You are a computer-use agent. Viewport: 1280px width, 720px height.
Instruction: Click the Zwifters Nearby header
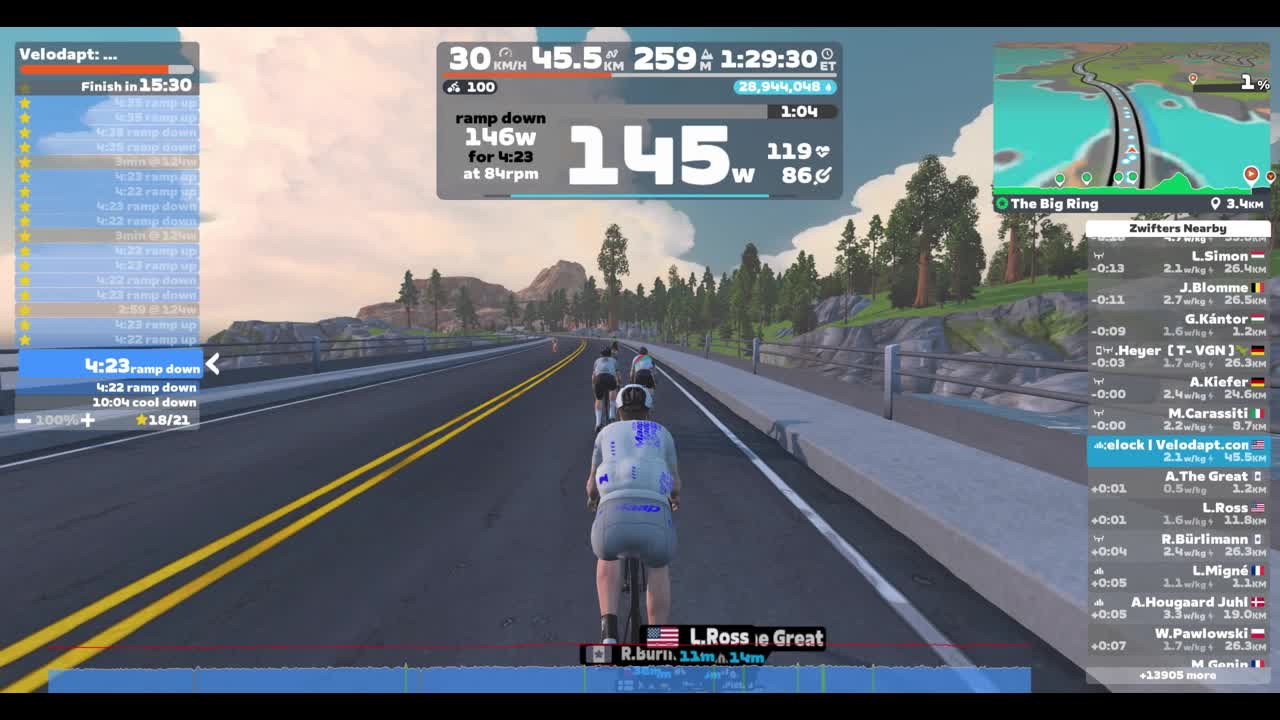(1177, 228)
